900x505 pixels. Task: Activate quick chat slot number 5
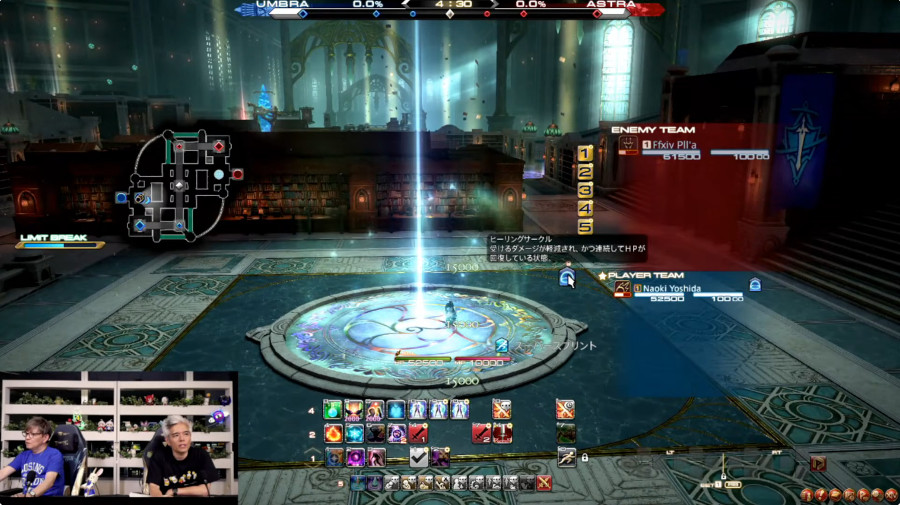point(585,226)
